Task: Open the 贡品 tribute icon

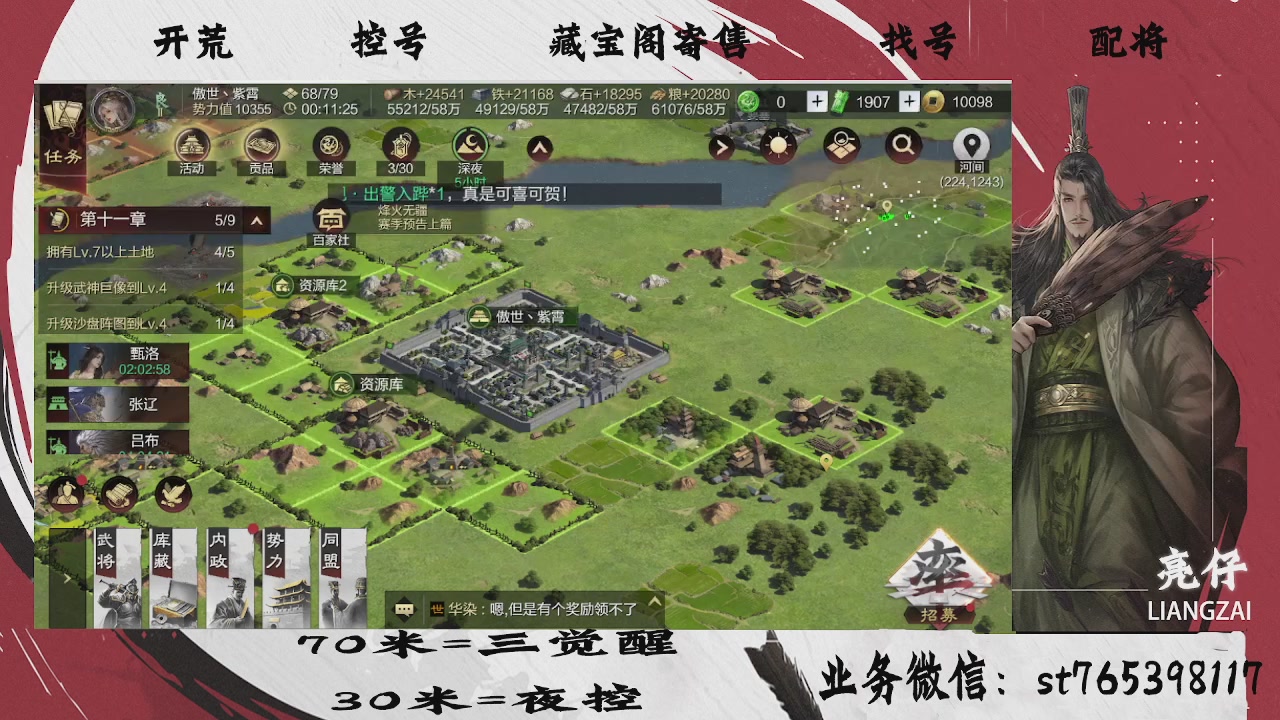Action: click(x=262, y=147)
